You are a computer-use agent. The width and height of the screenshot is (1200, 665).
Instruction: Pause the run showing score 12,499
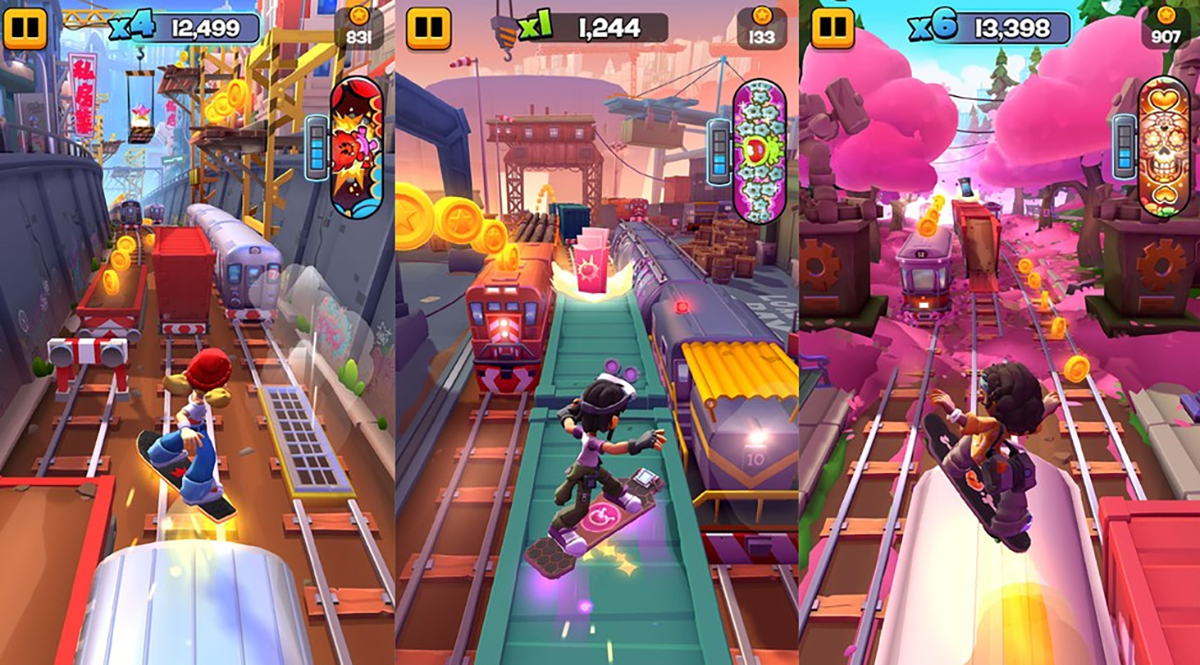tap(25, 27)
